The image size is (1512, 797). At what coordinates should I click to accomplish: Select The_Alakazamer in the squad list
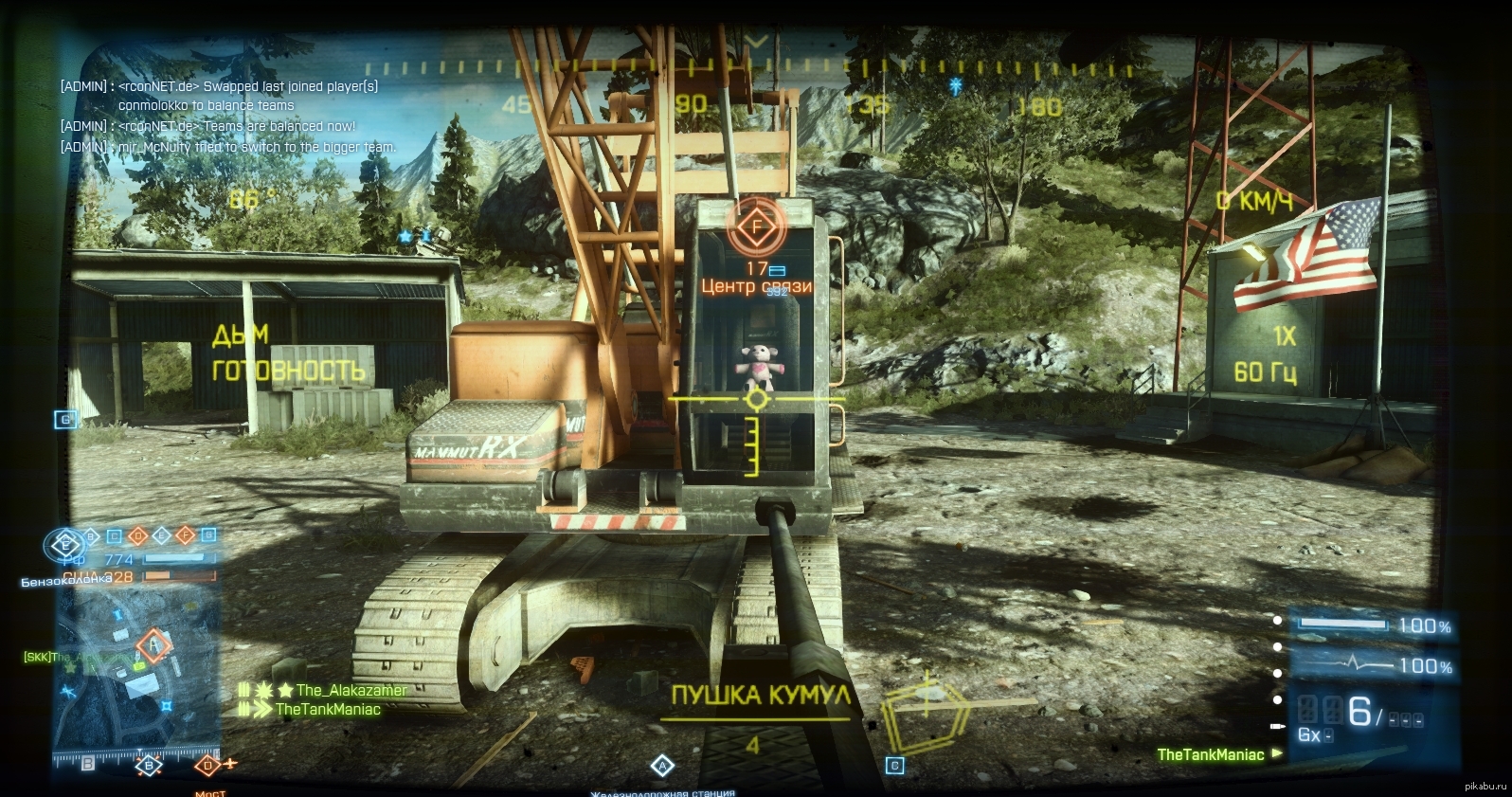pos(351,690)
